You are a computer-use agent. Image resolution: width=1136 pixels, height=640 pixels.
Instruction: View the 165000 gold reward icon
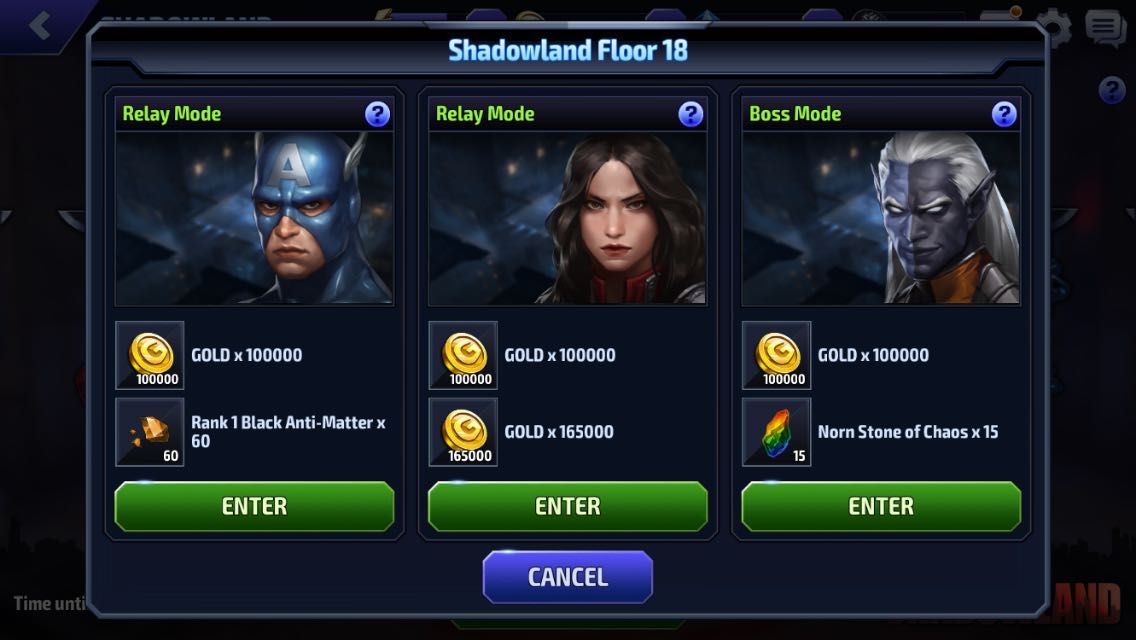463,432
